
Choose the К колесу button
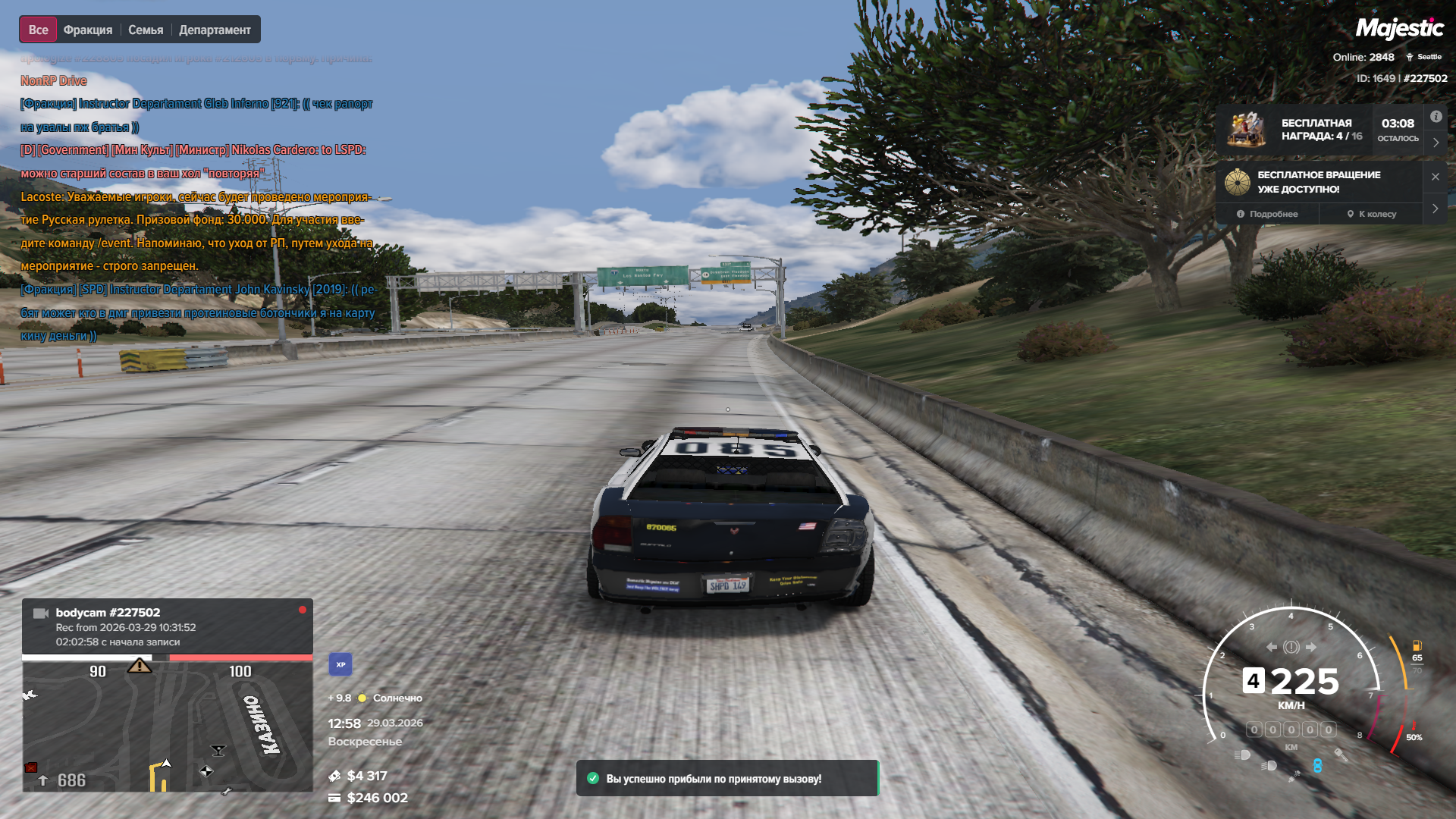1372,214
